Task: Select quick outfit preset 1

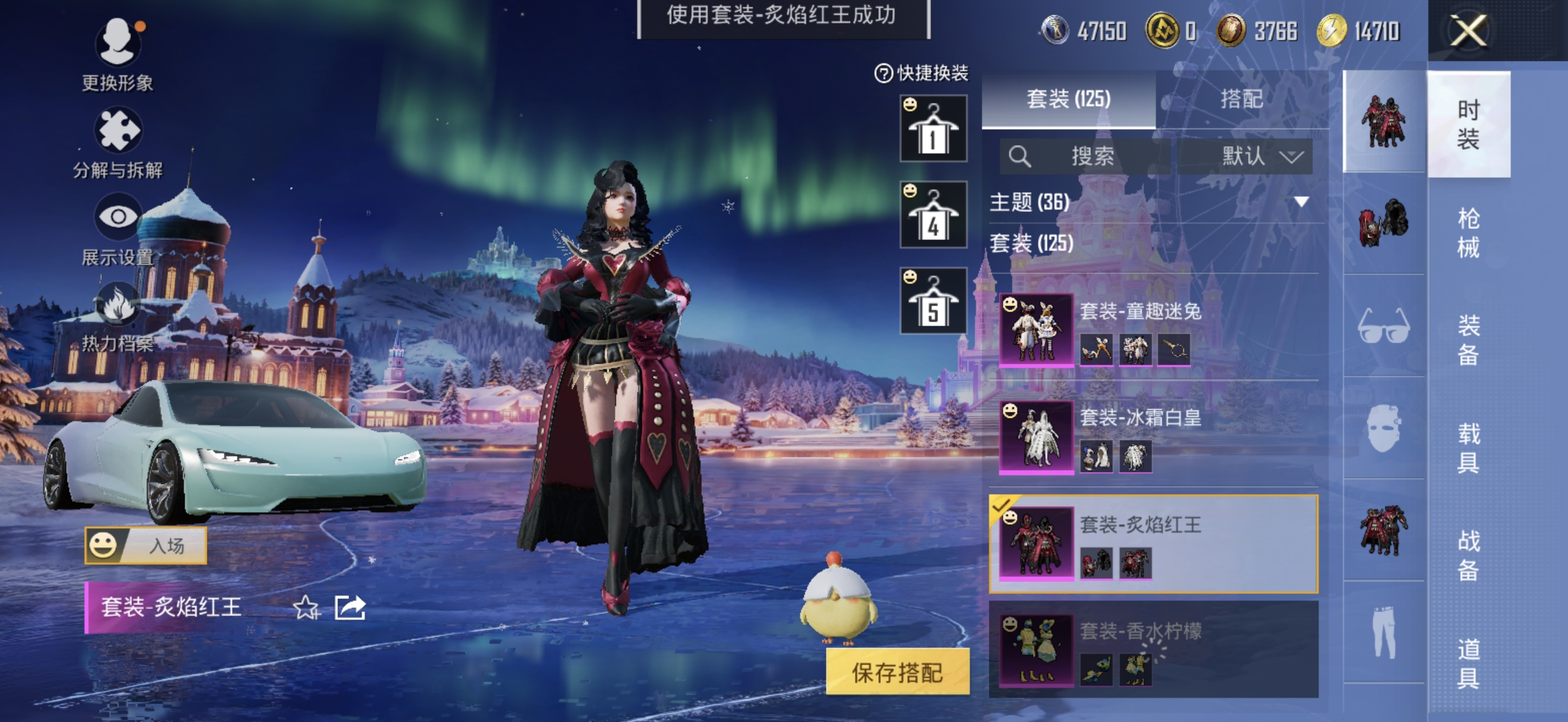Action: click(933, 128)
